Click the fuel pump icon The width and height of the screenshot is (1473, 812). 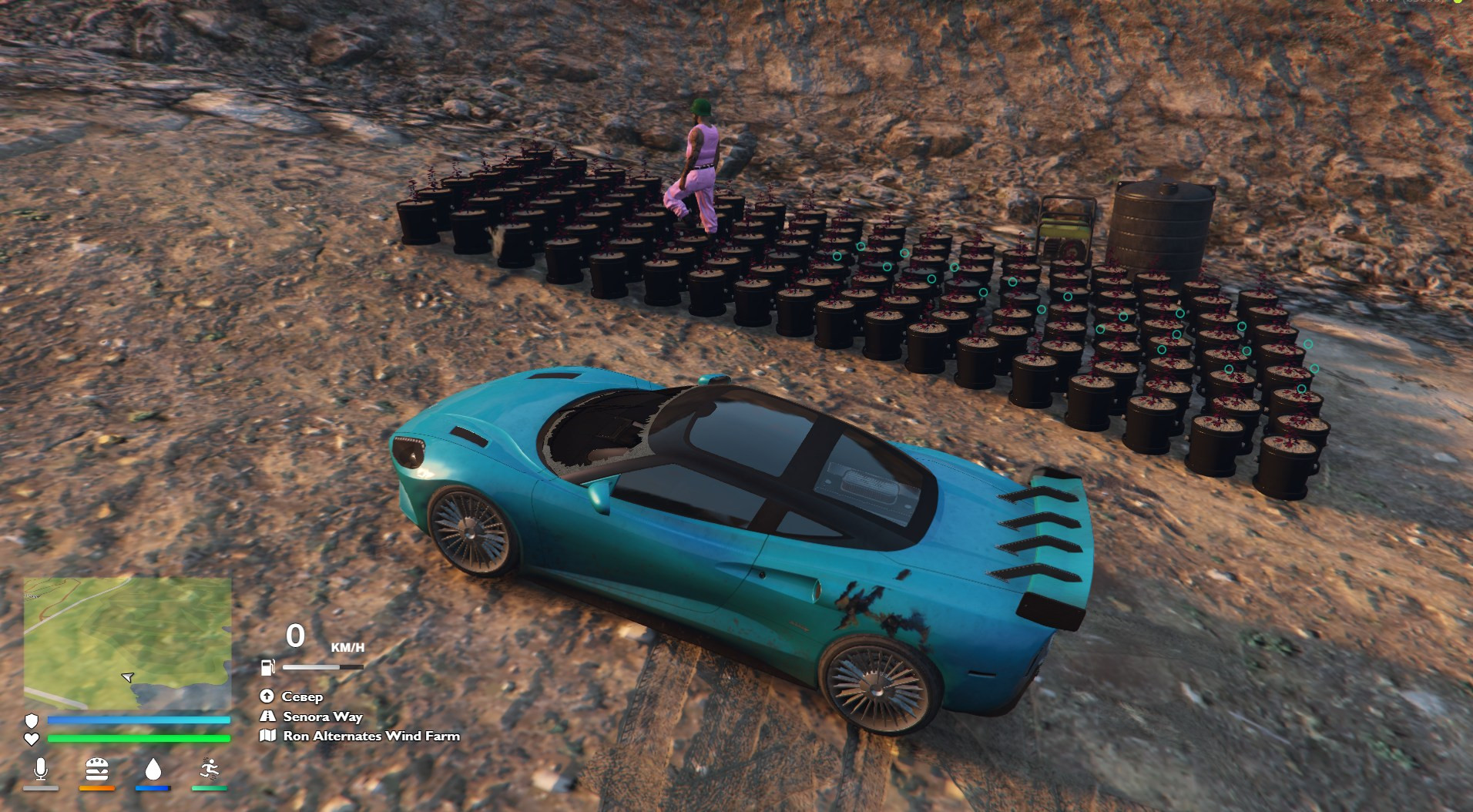pyautogui.click(x=268, y=667)
